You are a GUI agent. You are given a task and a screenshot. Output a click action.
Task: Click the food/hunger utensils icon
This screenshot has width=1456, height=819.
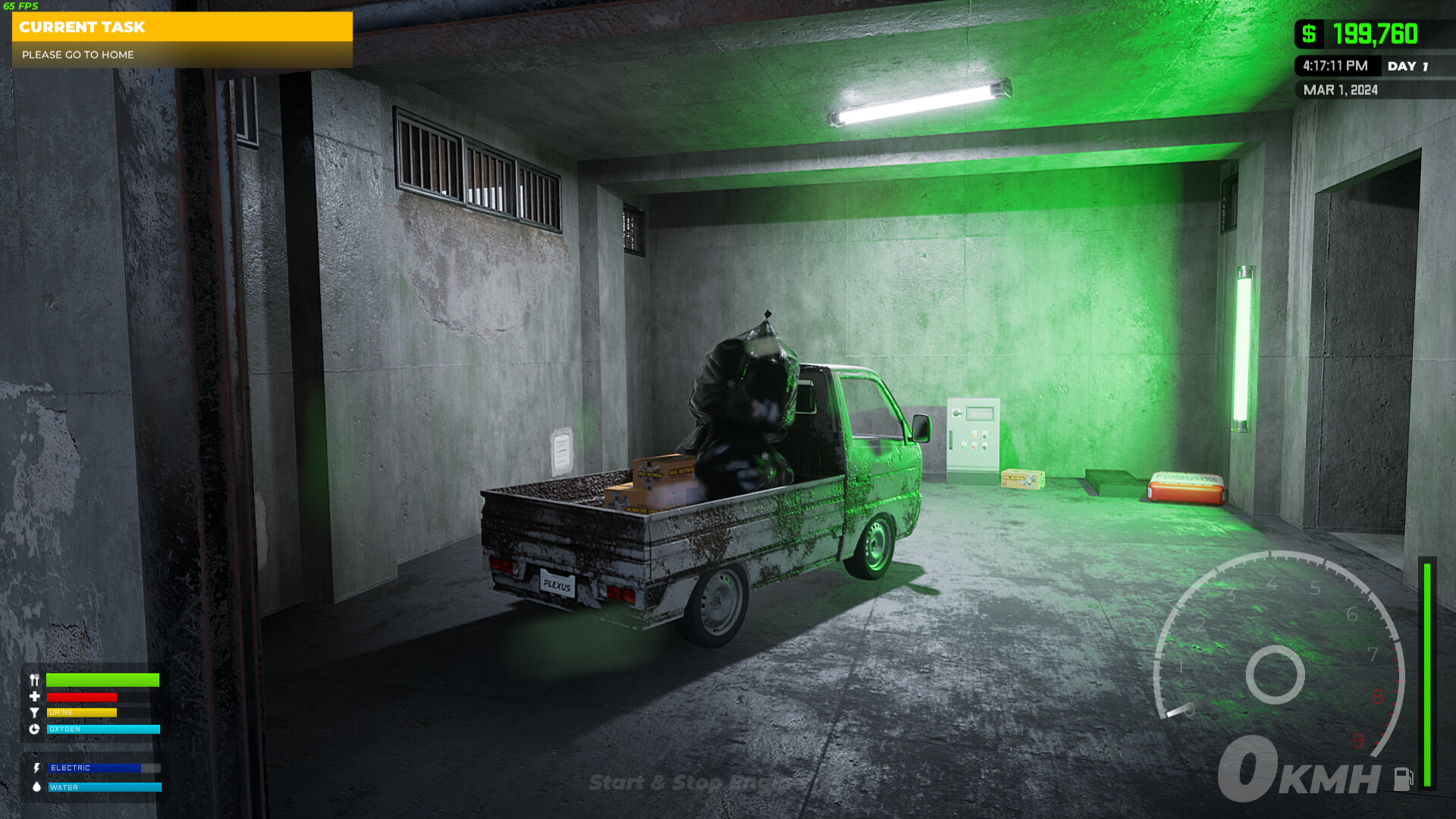coord(34,679)
